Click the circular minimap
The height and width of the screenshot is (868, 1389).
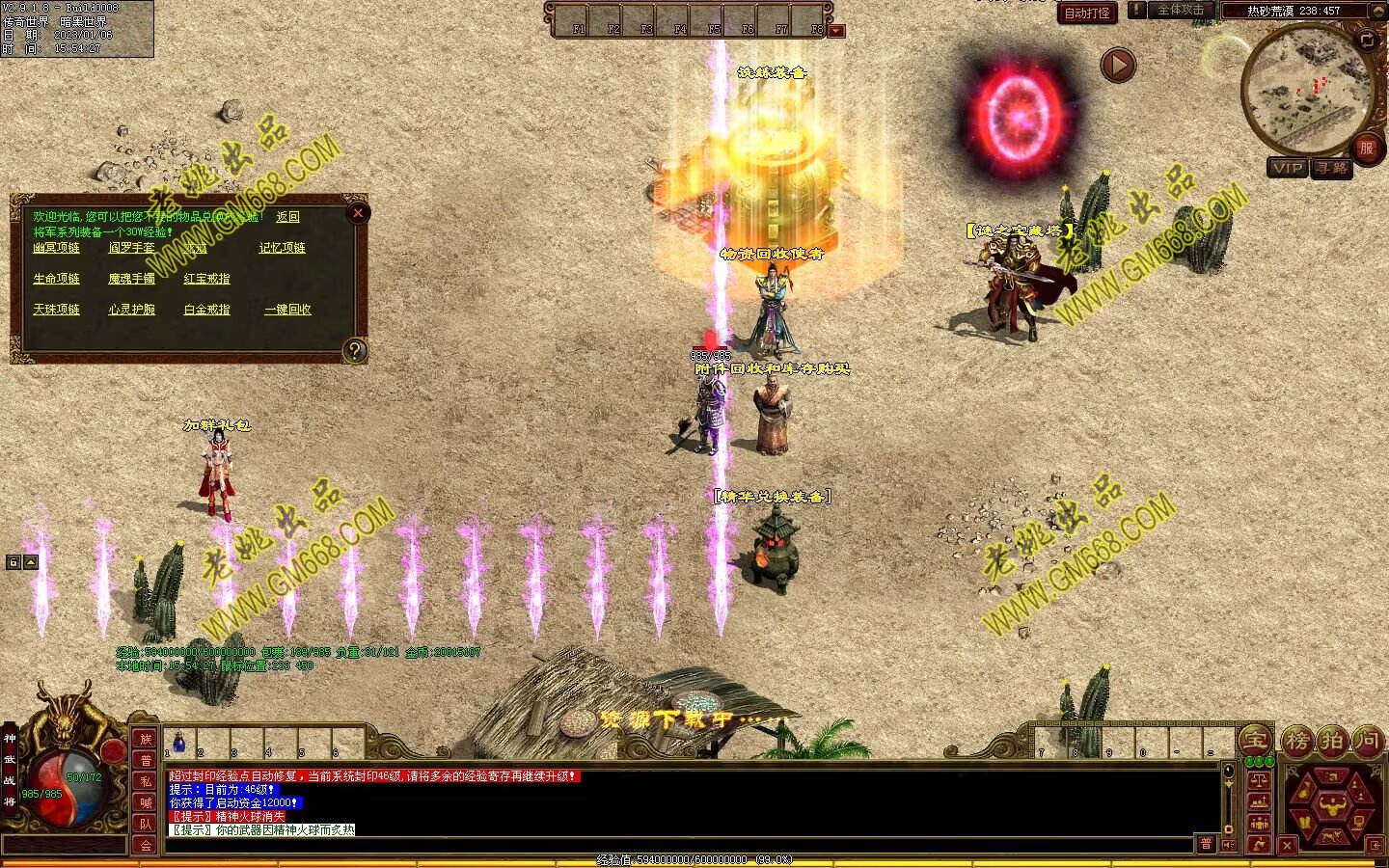[x=1306, y=89]
